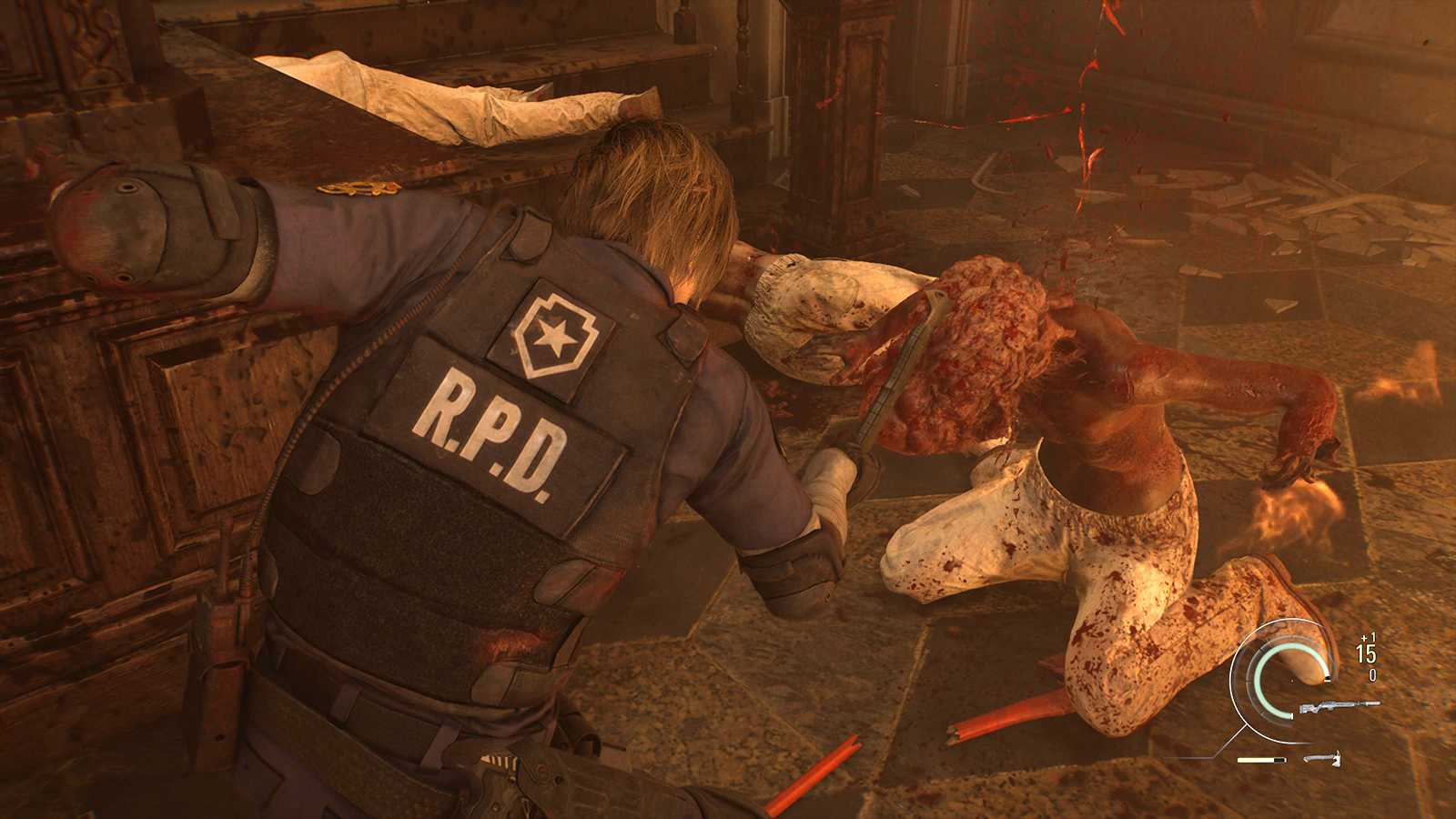Viewport: 1456px width, 819px height.
Task: Click the hatchet weapon icon
Action: pyautogui.click(x=1322, y=760)
